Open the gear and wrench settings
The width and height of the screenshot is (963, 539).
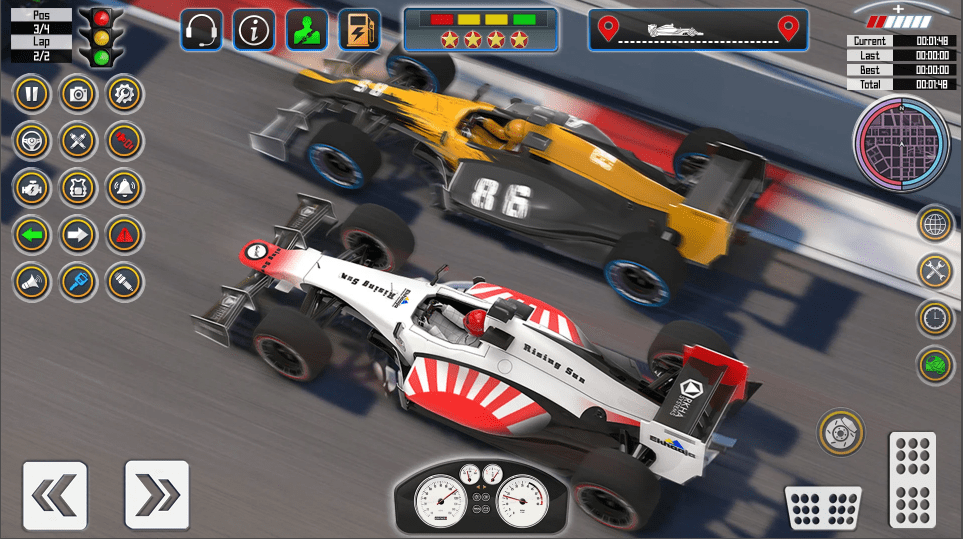click(x=125, y=95)
